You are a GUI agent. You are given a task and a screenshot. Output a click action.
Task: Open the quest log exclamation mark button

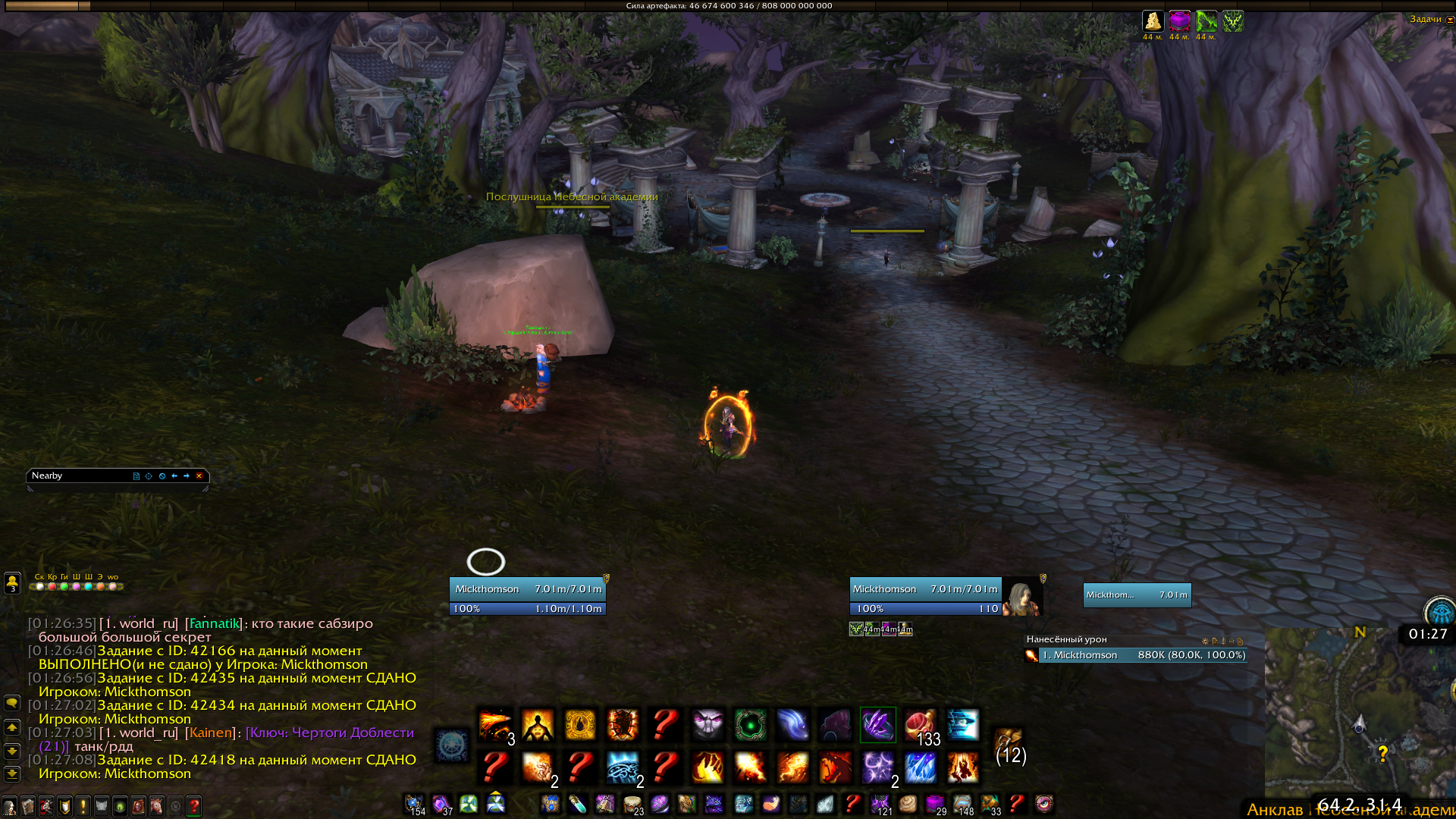(83, 806)
